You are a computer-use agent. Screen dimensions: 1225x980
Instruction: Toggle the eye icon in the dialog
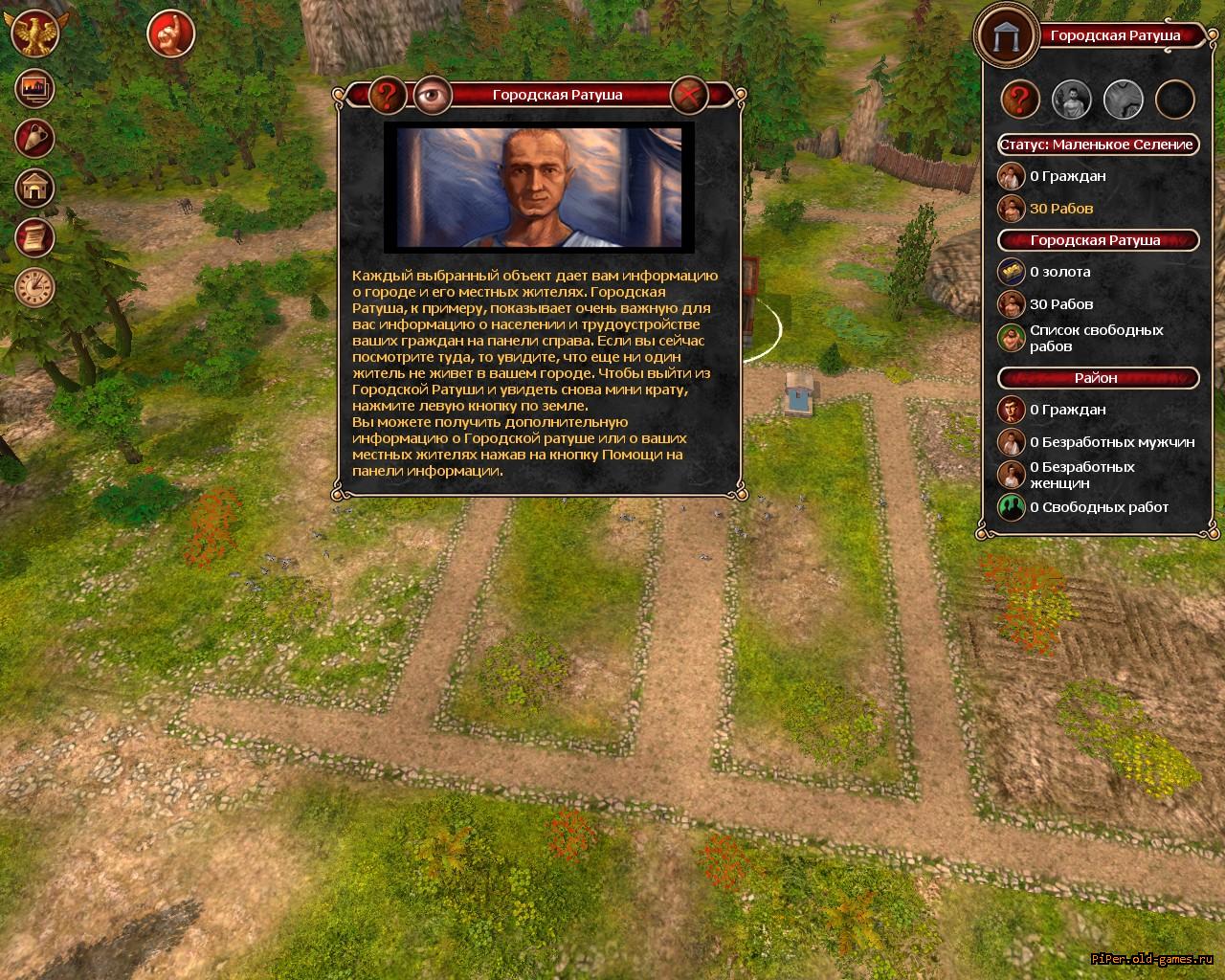(433, 95)
